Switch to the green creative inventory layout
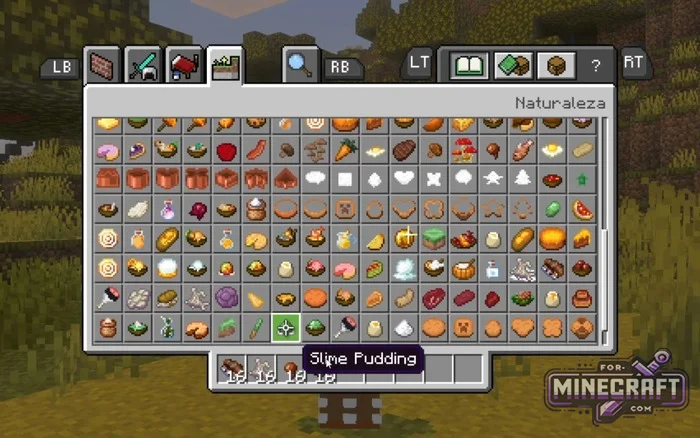 [510, 66]
